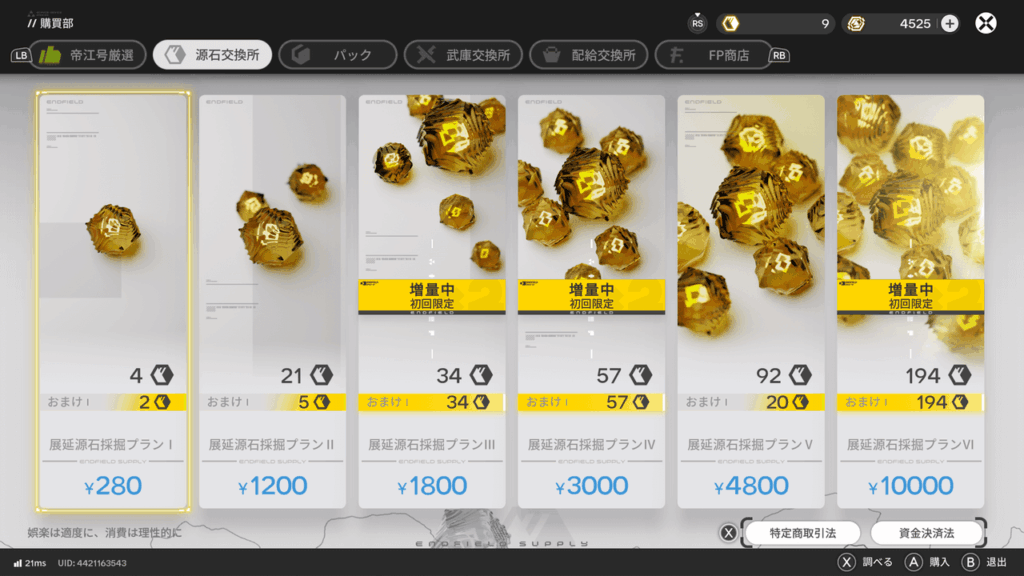Image resolution: width=1024 pixels, height=576 pixels.
Task: Open the パック tab
Action: (338, 55)
